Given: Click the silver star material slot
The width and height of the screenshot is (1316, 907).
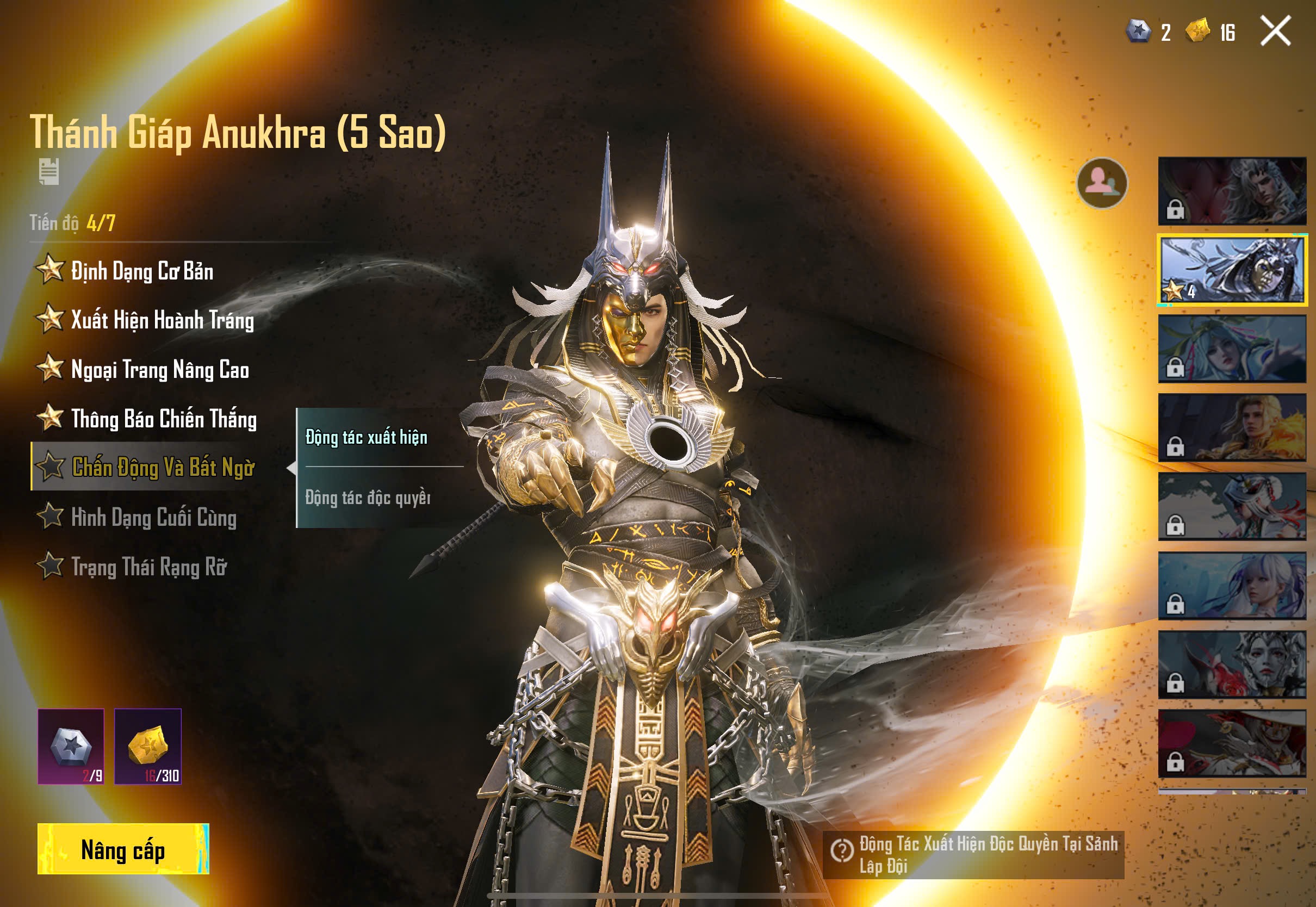Looking at the screenshot, I should (x=71, y=746).
